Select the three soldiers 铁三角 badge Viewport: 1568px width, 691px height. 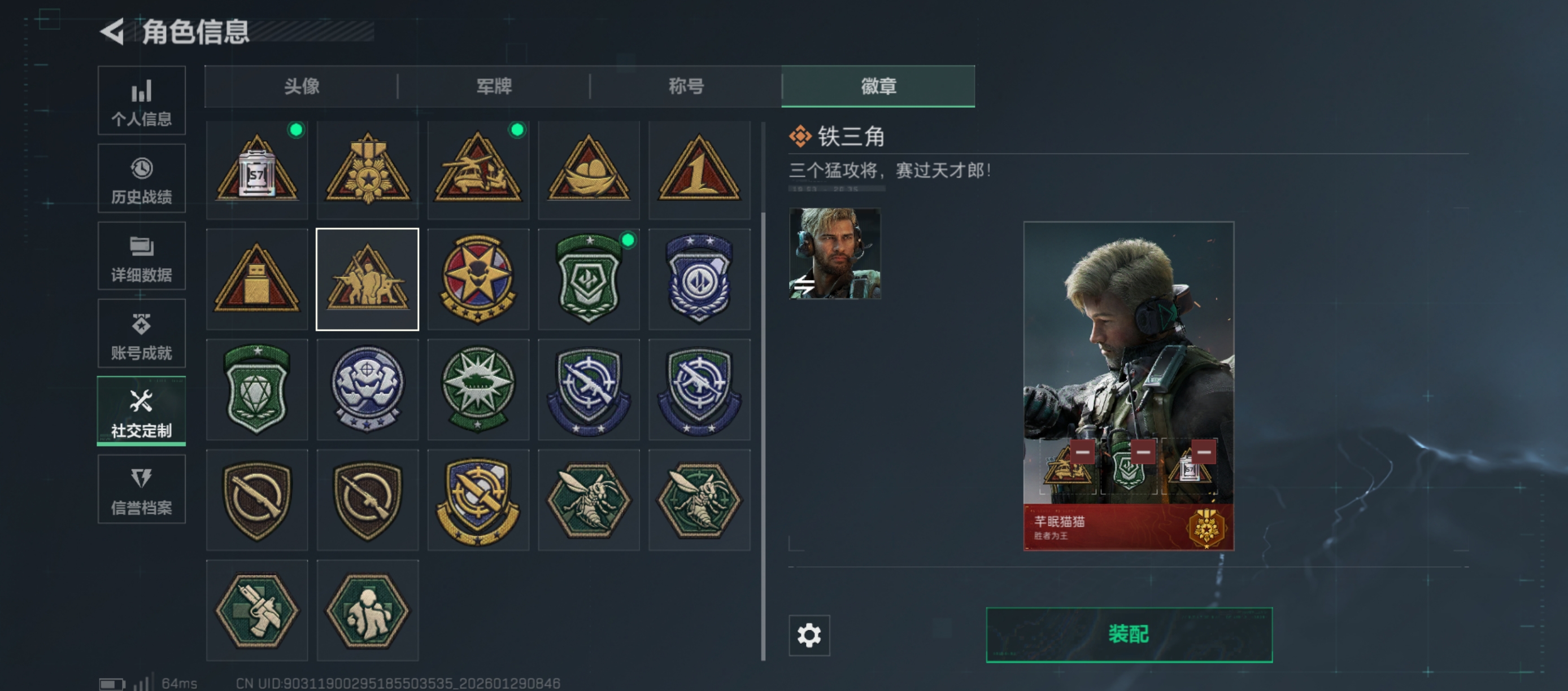pyautogui.click(x=367, y=280)
